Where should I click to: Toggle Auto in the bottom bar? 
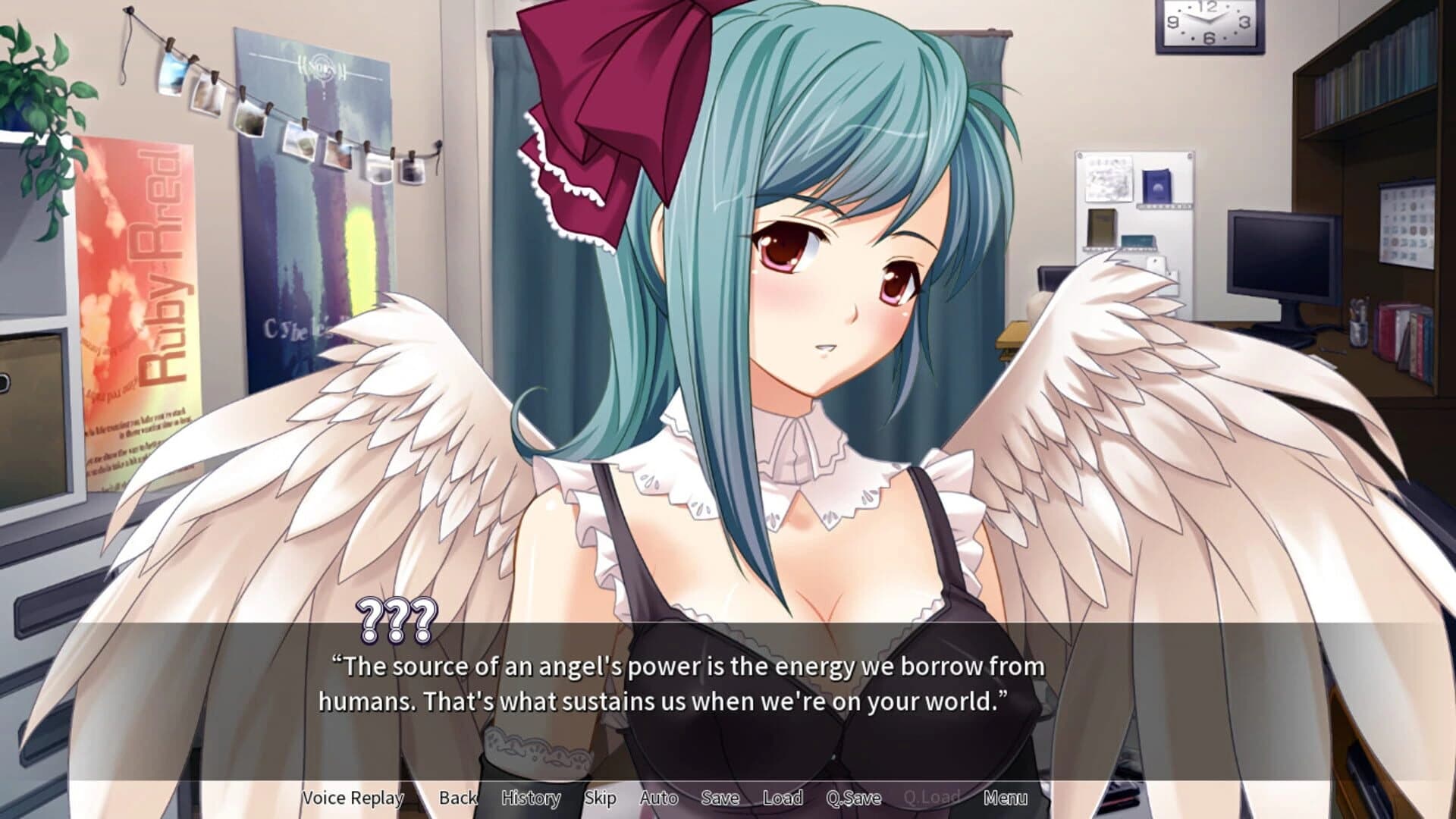(659, 798)
